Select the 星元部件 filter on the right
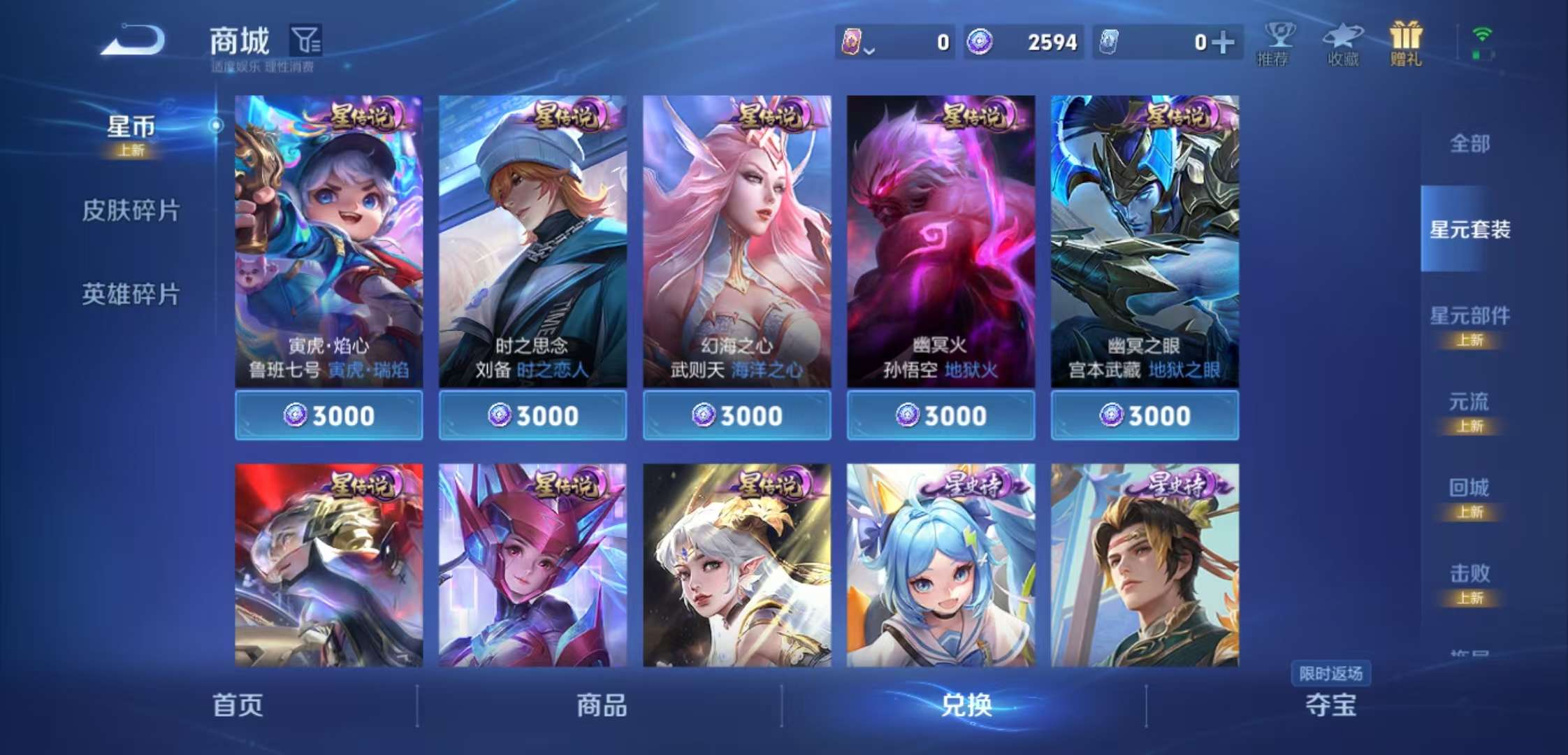Viewport: 1568px width, 755px height. coord(1472,317)
